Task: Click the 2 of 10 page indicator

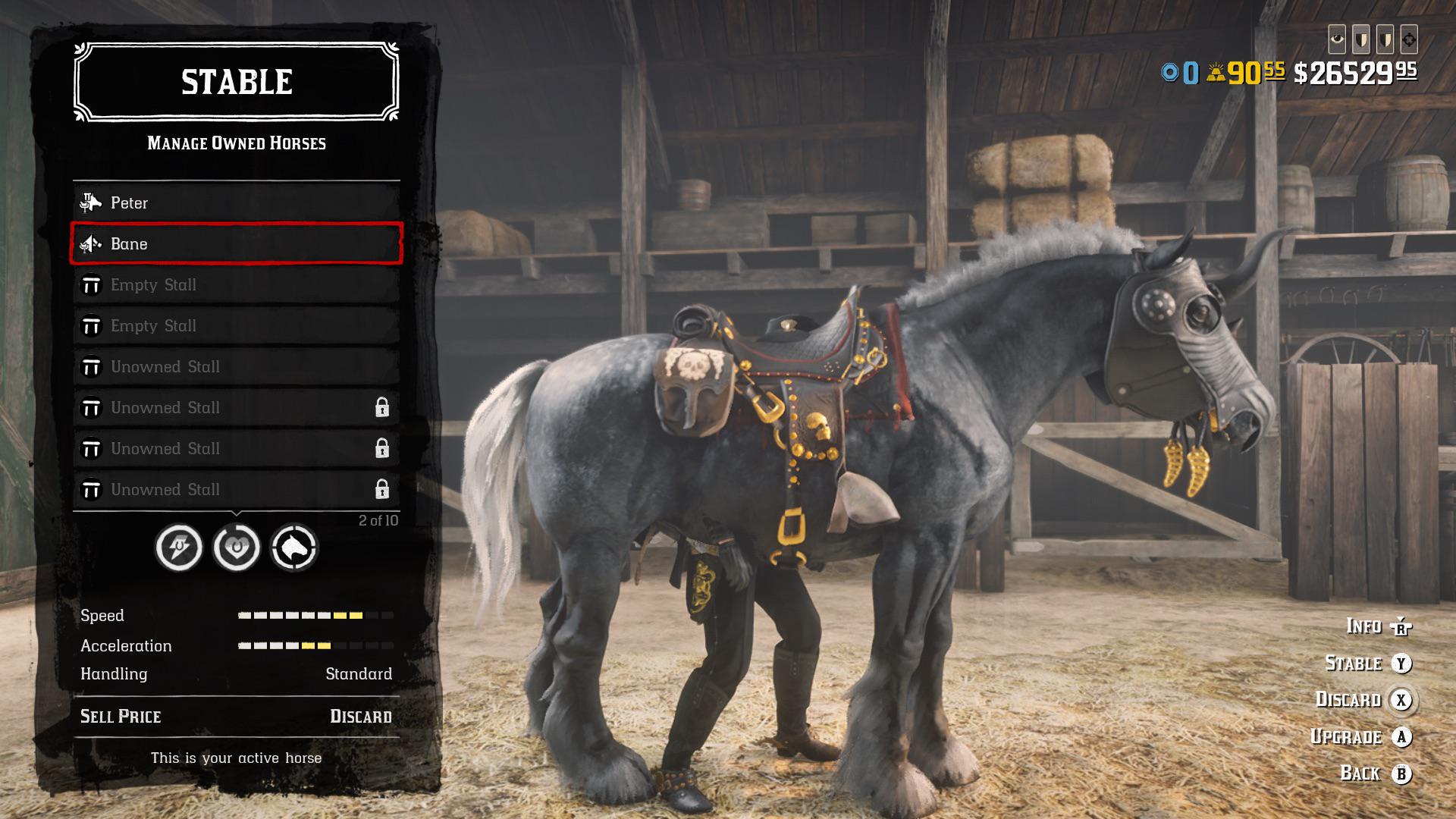Action: click(378, 519)
